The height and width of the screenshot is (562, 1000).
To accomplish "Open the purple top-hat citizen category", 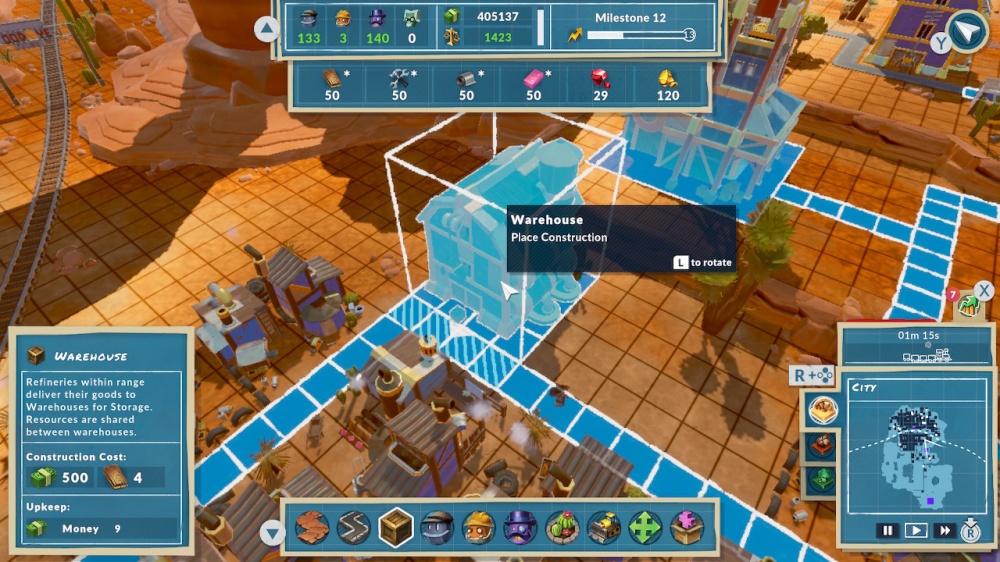I will coord(520,527).
